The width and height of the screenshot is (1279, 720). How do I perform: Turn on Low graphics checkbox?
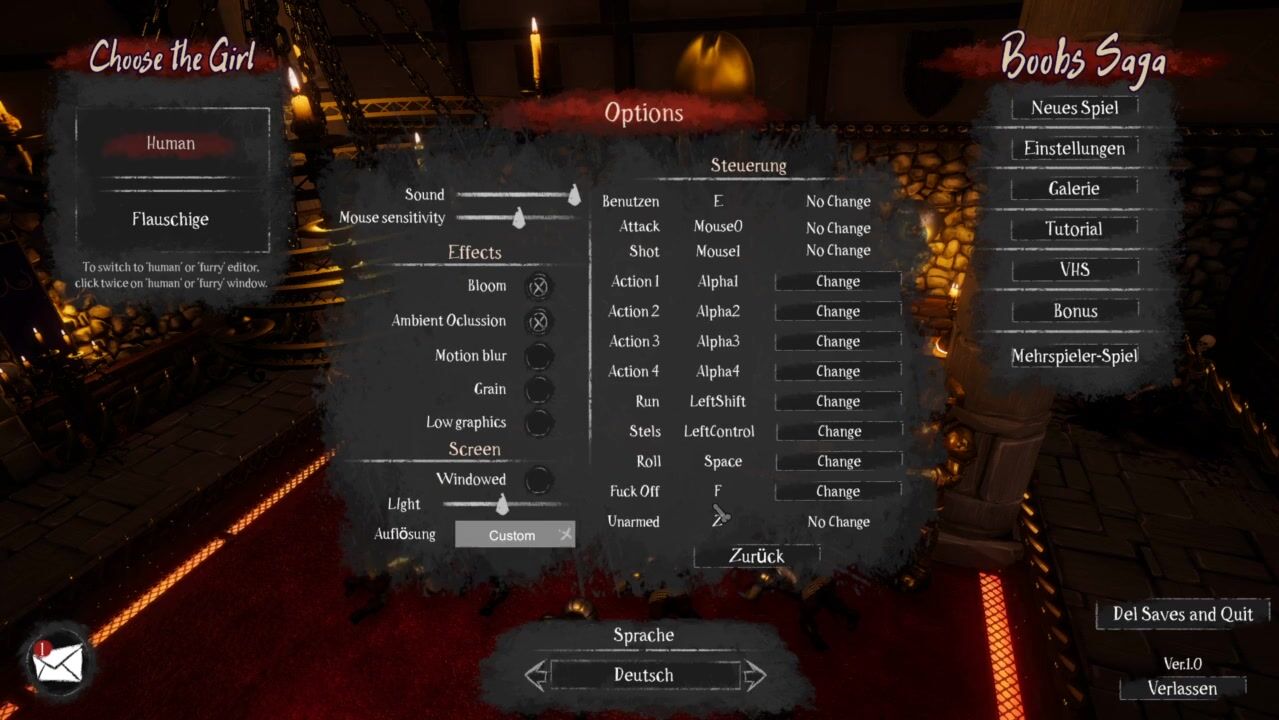point(538,422)
